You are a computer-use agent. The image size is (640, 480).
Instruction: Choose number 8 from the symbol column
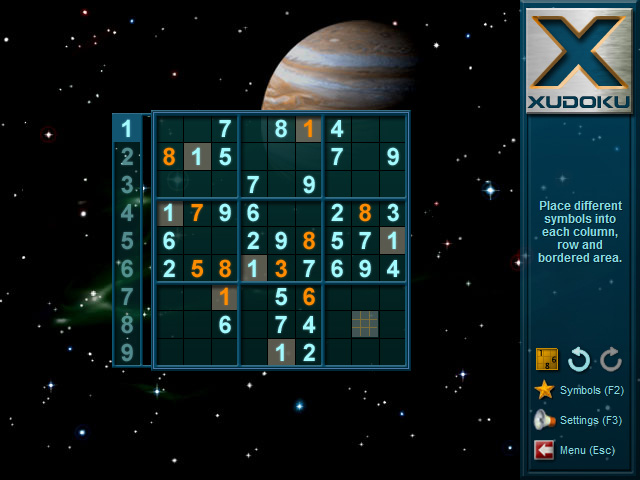point(127,324)
